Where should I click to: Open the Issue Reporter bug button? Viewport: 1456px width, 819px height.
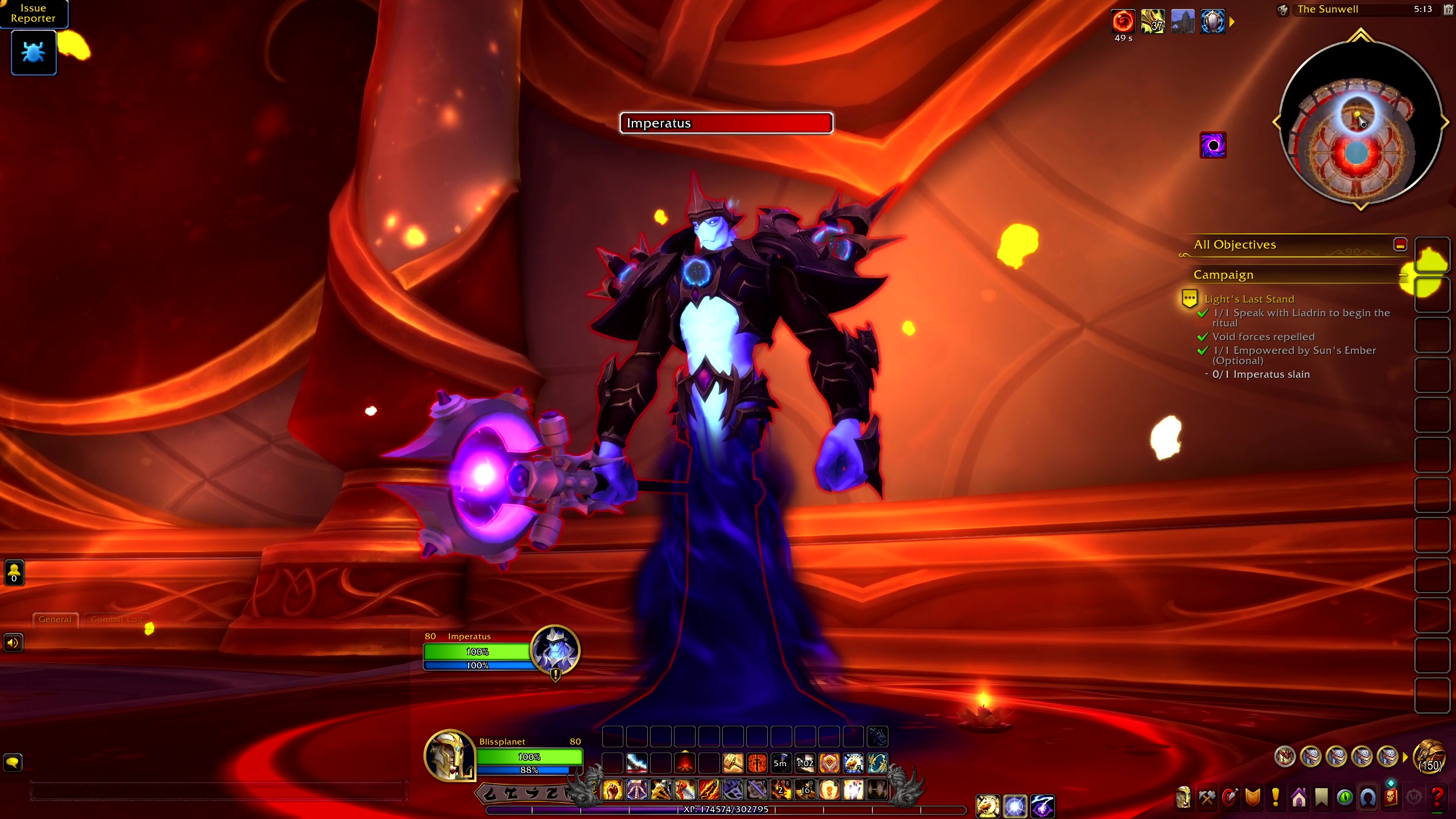(x=34, y=52)
